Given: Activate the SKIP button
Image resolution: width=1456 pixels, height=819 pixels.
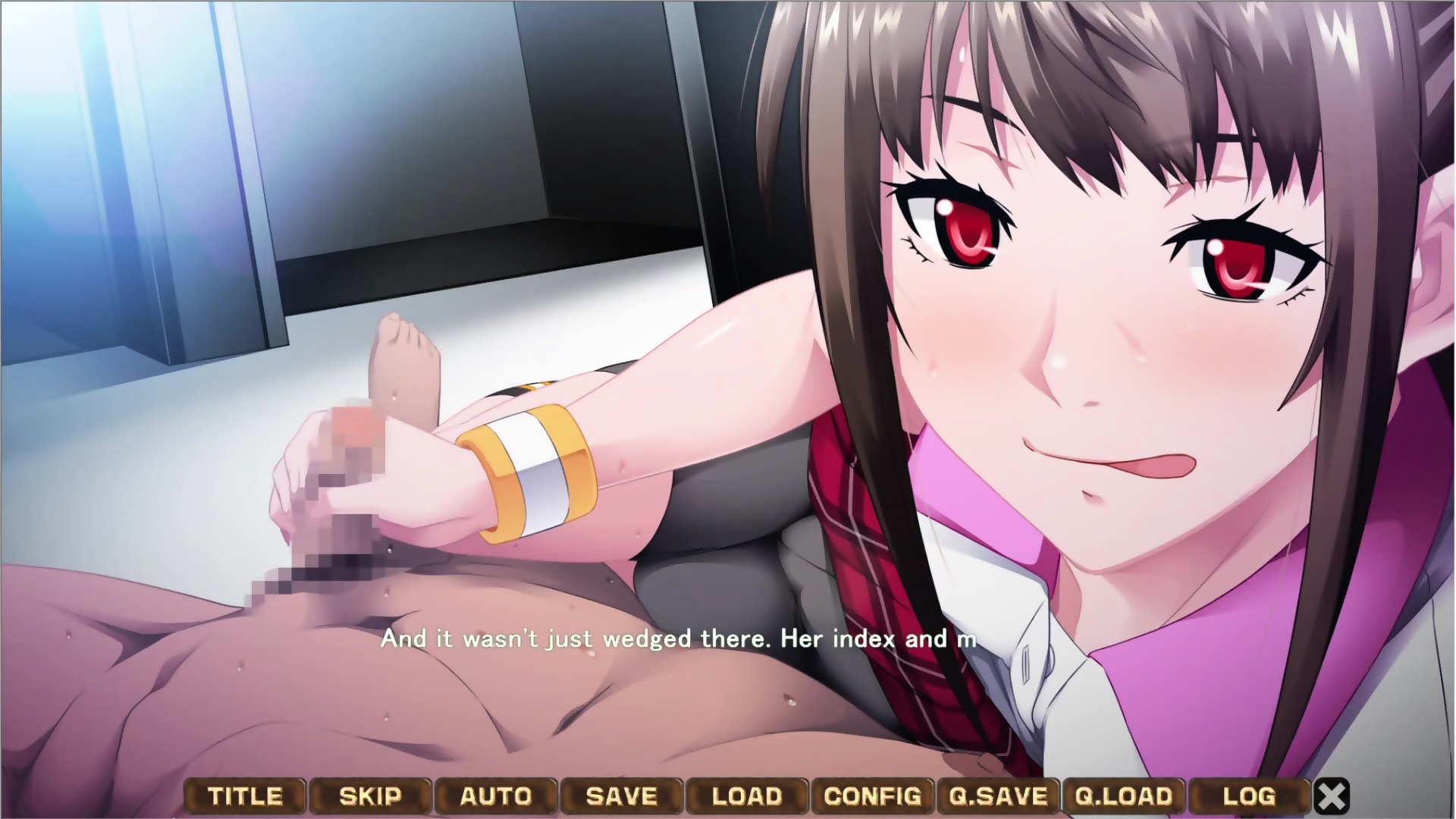Looking at the screenshot, I should pos(370,796).
